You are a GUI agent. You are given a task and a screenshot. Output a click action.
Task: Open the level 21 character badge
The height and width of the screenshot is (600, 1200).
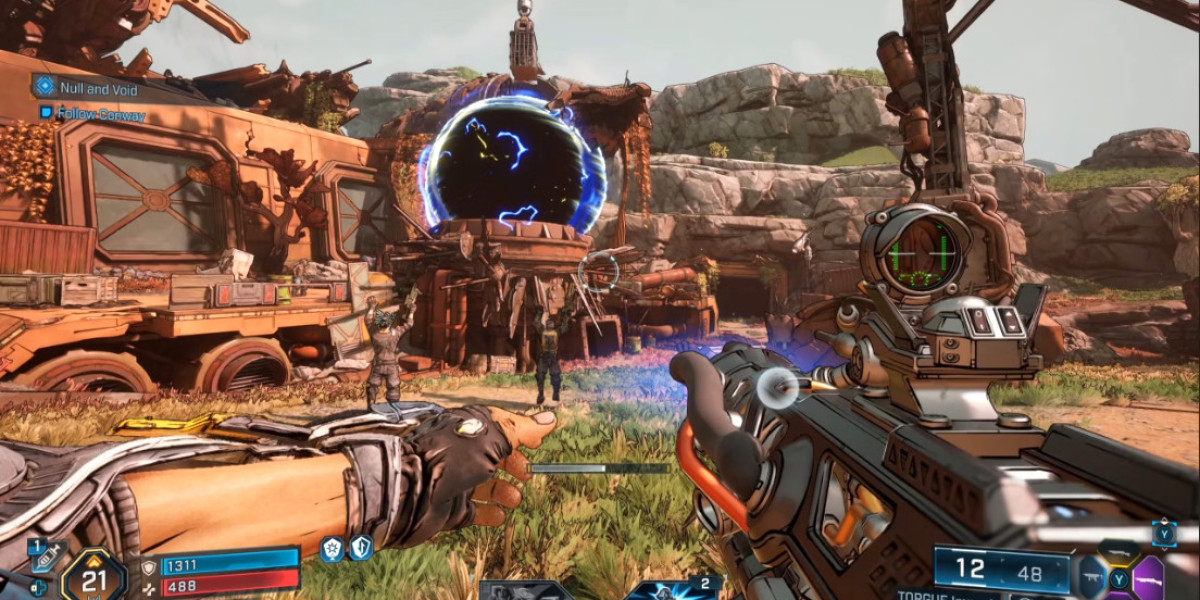tap(93, 576)
